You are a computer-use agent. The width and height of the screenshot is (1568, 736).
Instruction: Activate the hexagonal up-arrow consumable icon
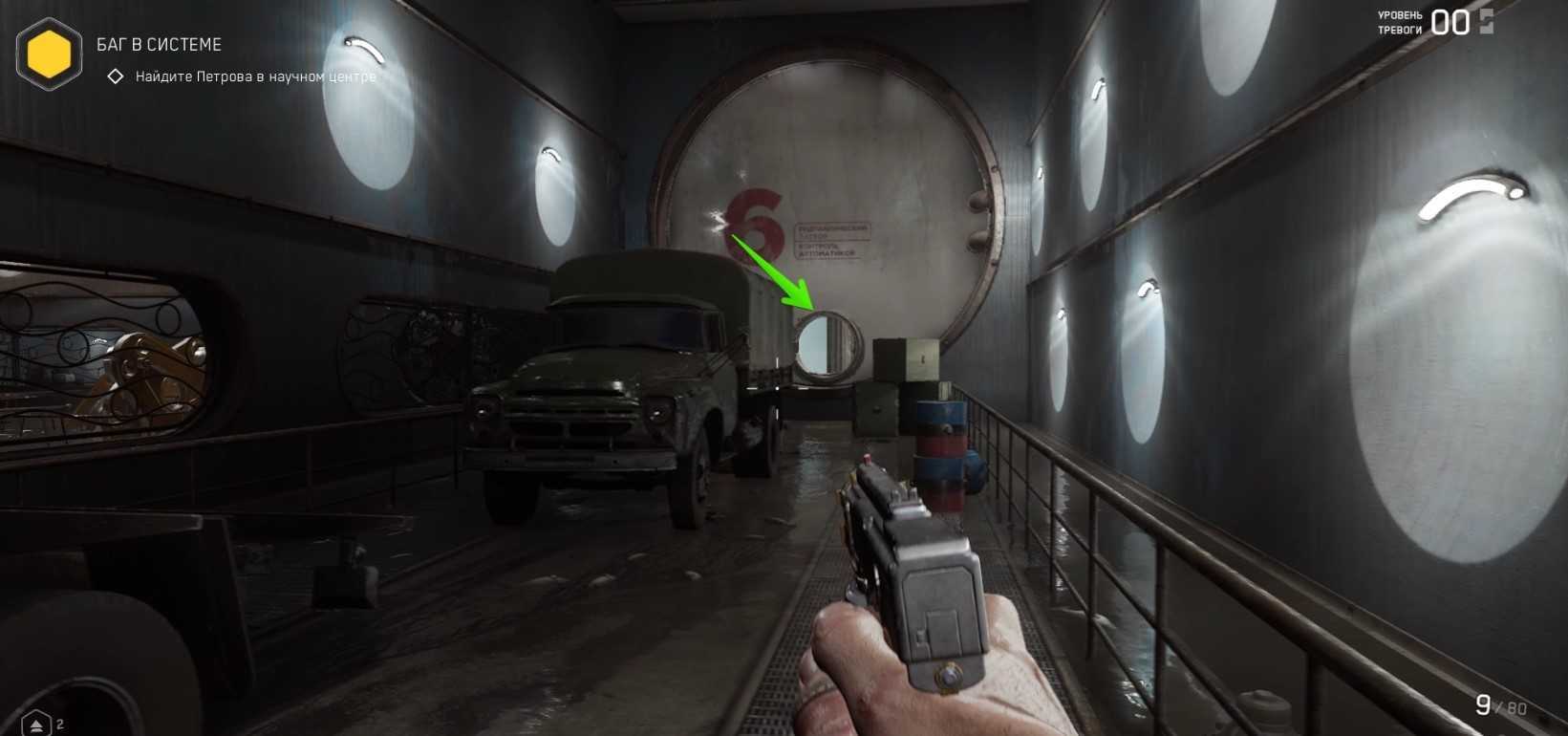(x=35, y=724)
